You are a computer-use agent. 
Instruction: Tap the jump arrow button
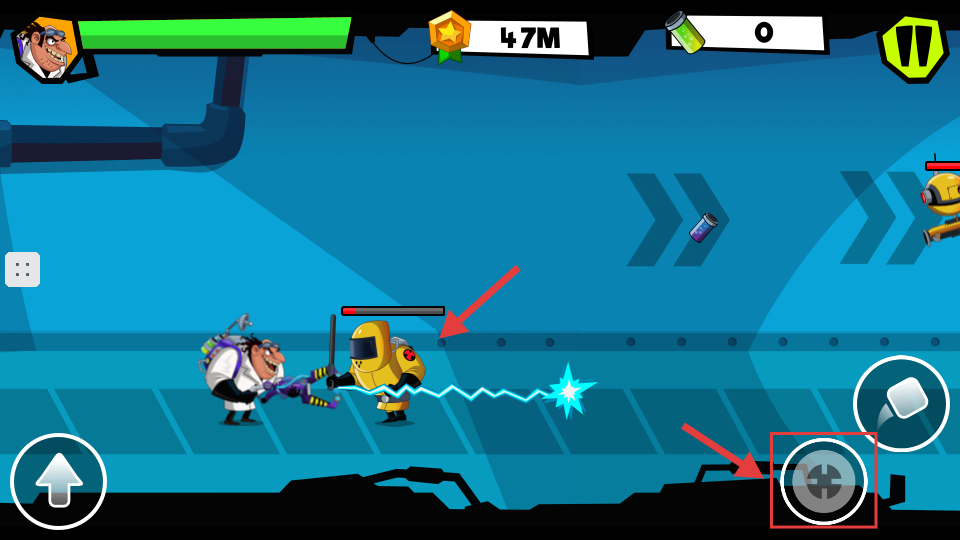(58, 481)
